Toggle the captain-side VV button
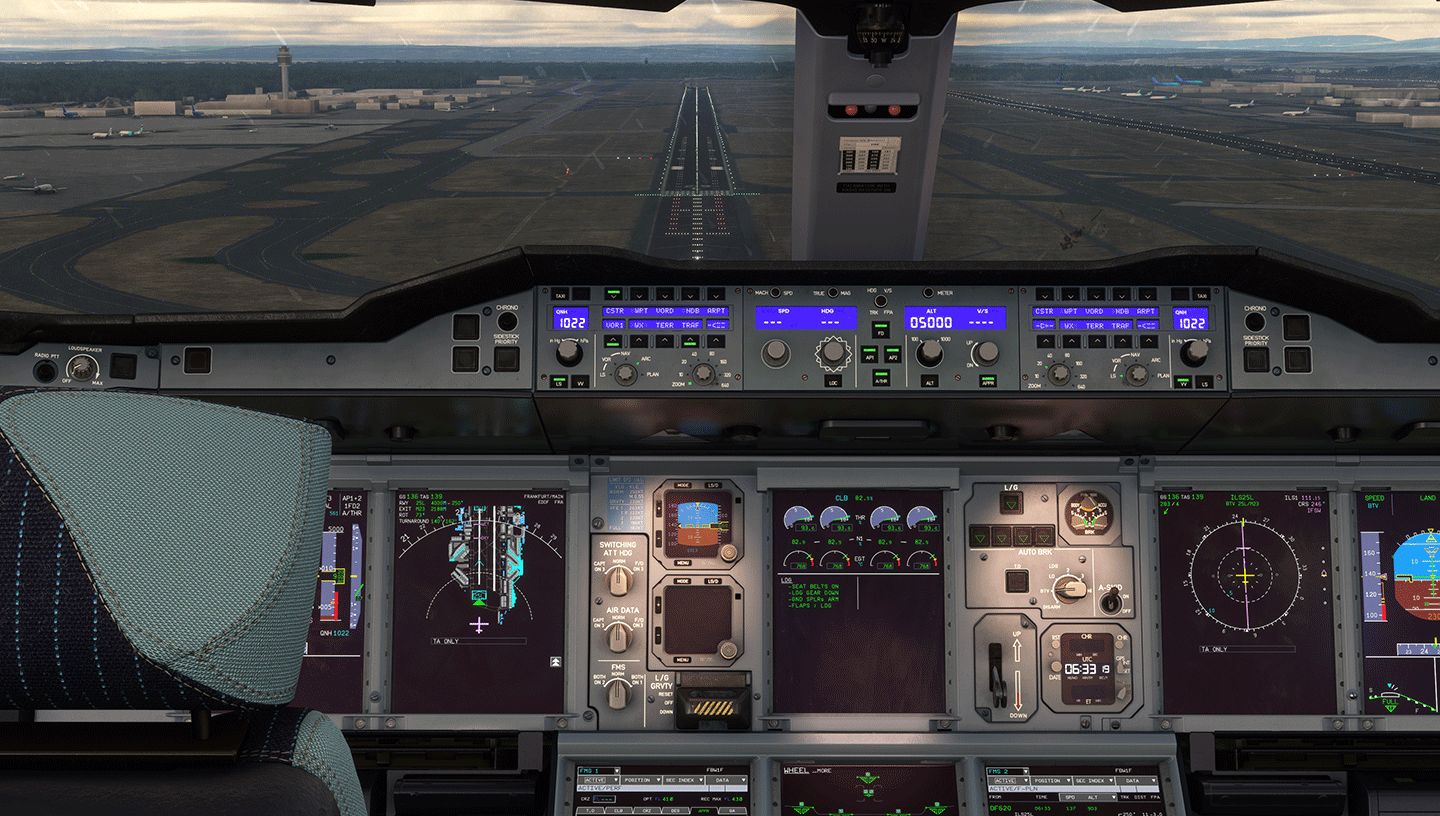The width and height of the screenshot is (1440, 816). click(582, 381)
